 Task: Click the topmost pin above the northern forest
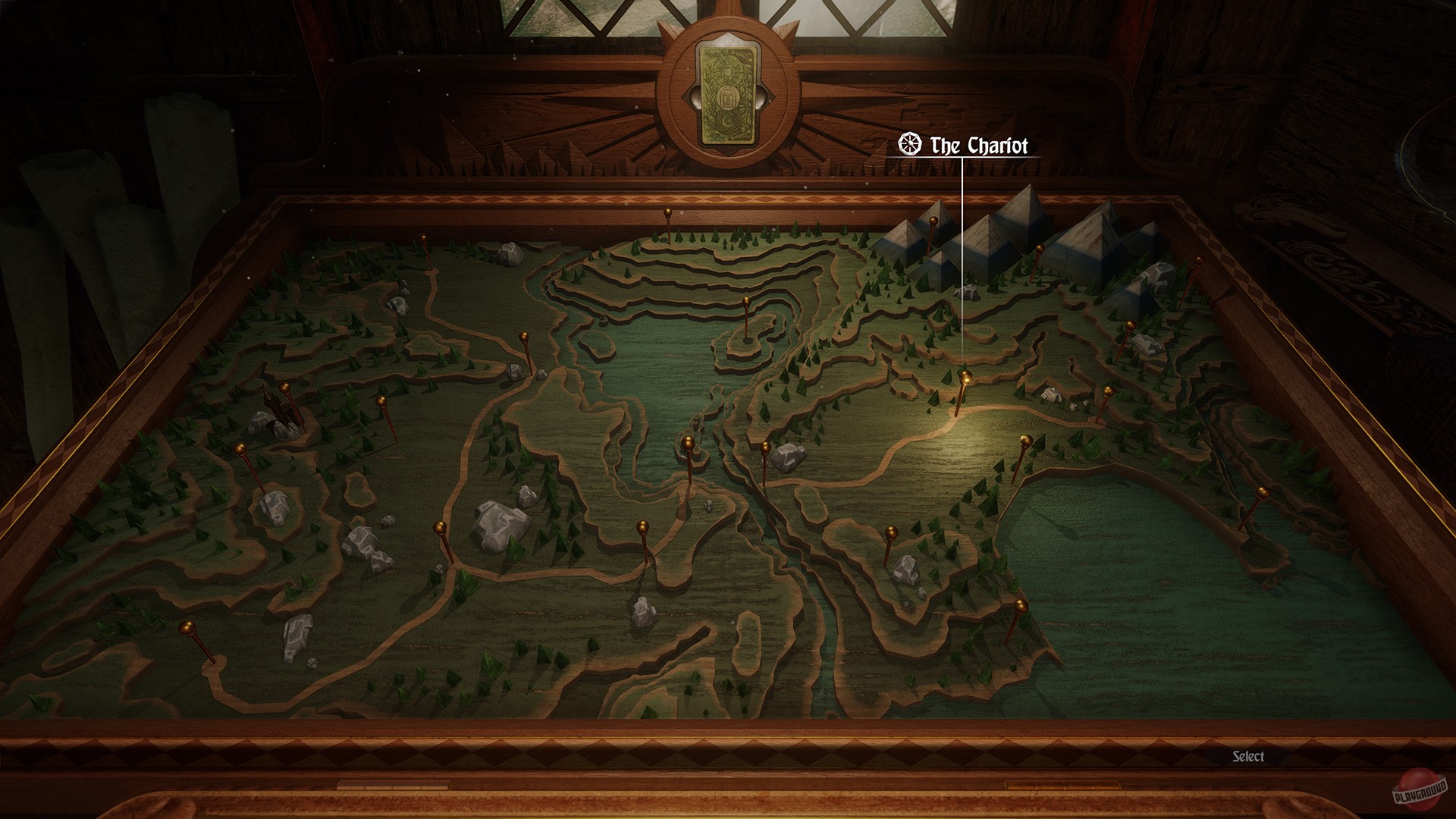pyautogui.click(x=668, y=213)
